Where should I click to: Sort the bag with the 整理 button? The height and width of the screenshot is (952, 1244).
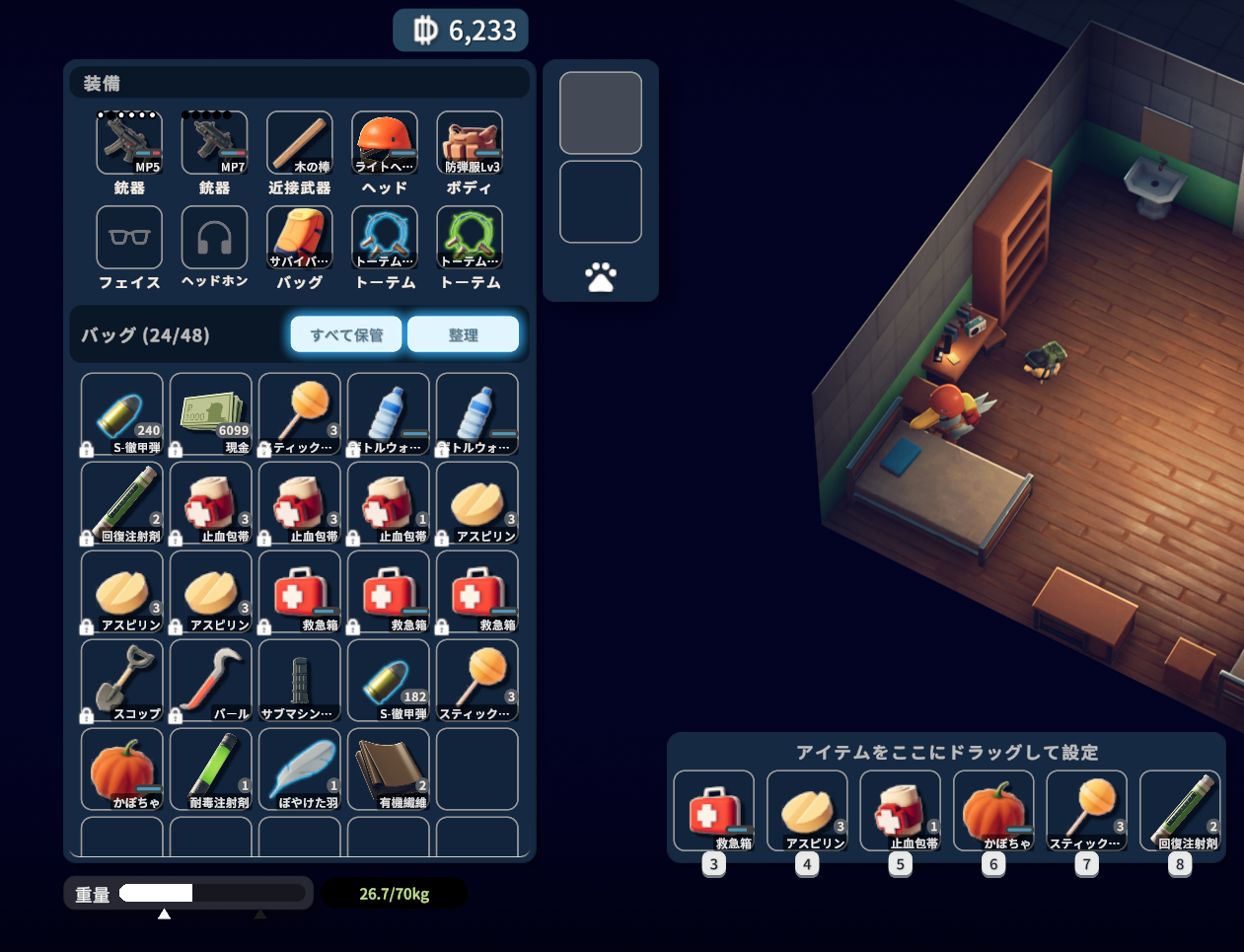click(463, 334)
